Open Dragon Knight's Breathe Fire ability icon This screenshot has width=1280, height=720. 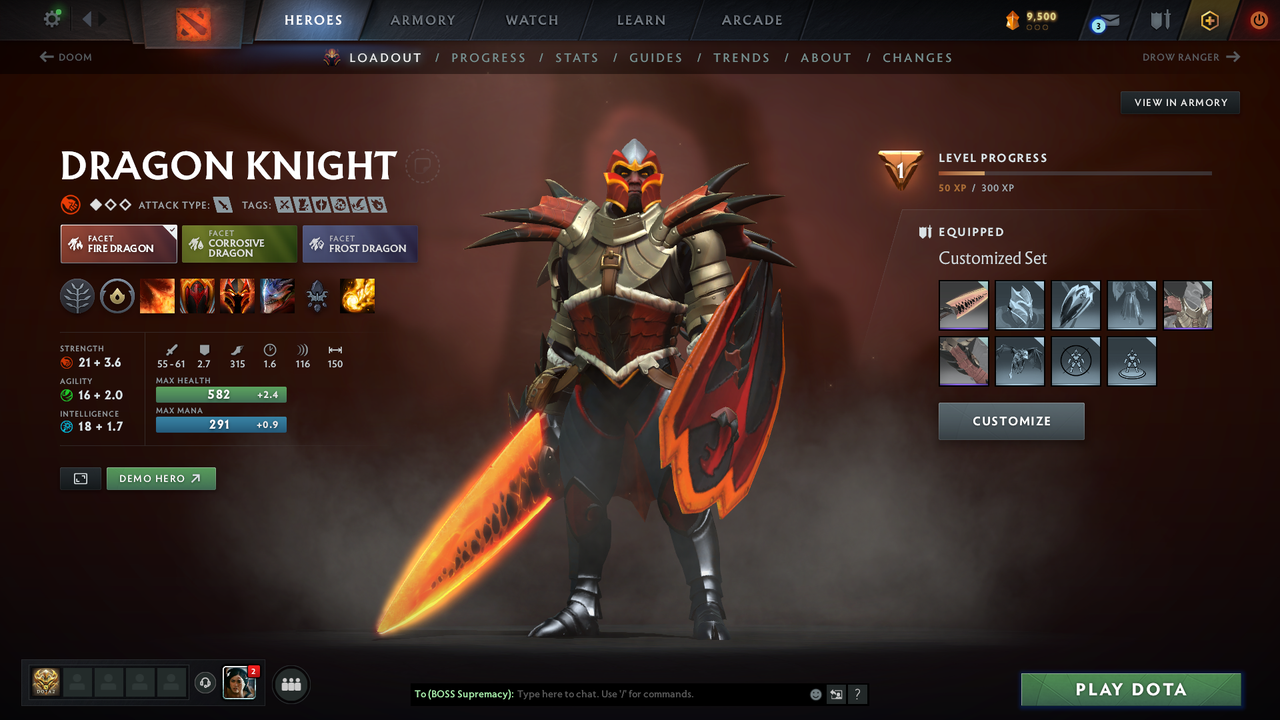157,296
